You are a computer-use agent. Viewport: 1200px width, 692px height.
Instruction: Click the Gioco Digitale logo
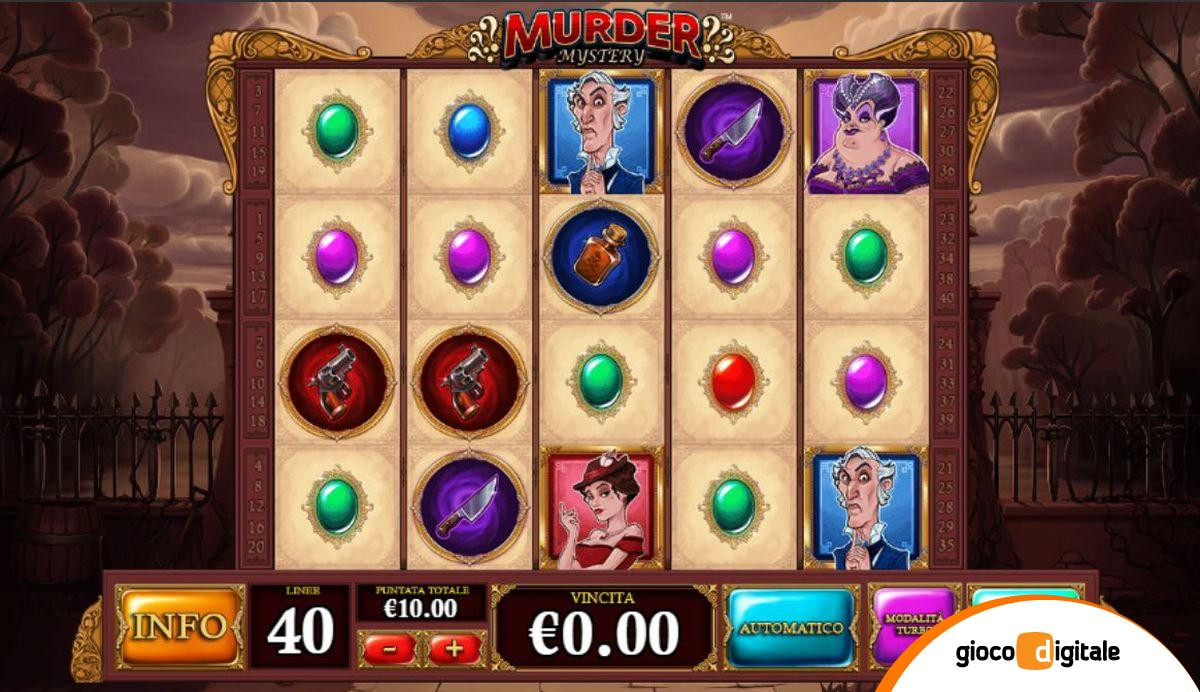coord(1034,653)
